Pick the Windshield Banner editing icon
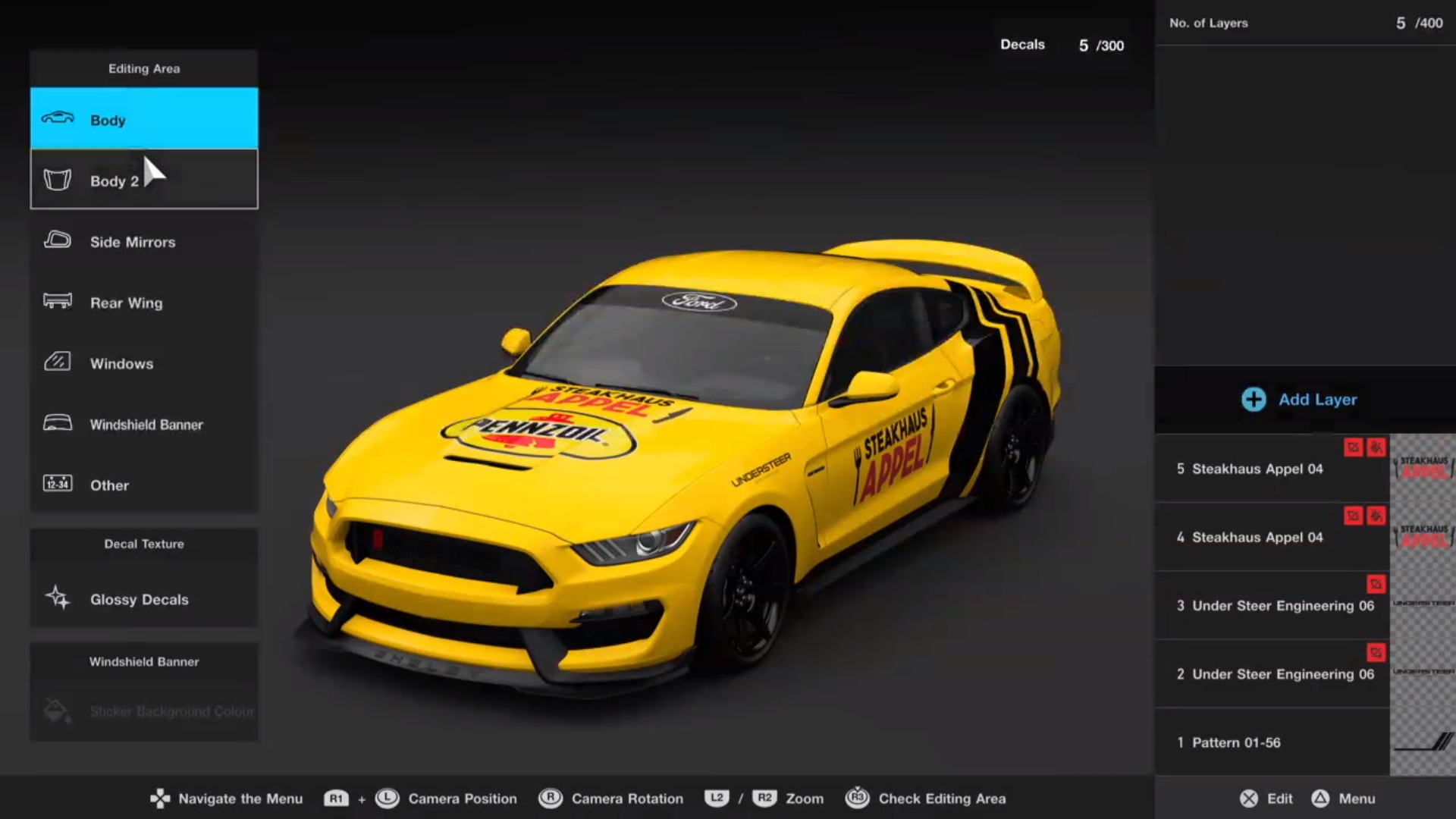 (57, 424)
